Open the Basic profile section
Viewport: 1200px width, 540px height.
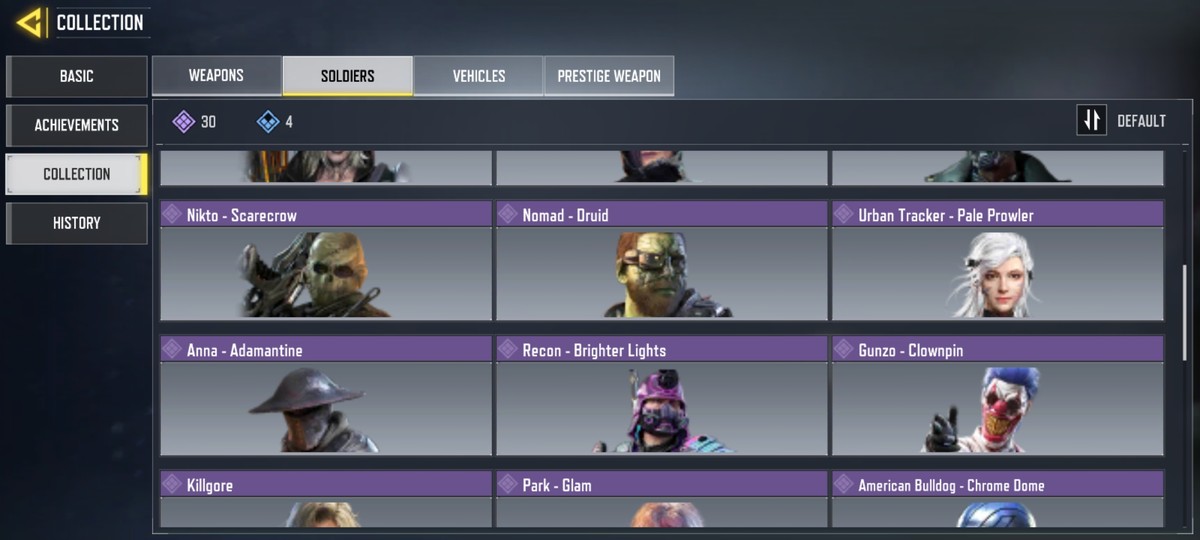77,76
